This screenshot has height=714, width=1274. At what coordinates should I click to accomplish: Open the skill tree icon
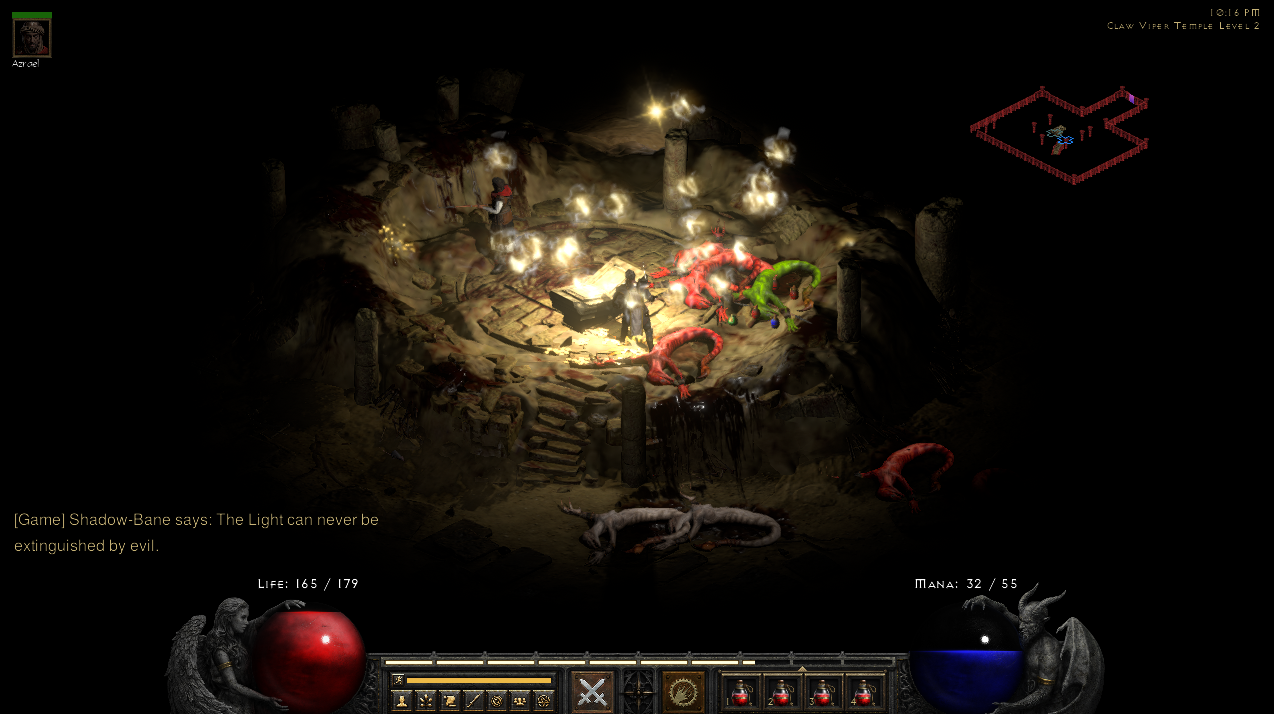[425, 700]
